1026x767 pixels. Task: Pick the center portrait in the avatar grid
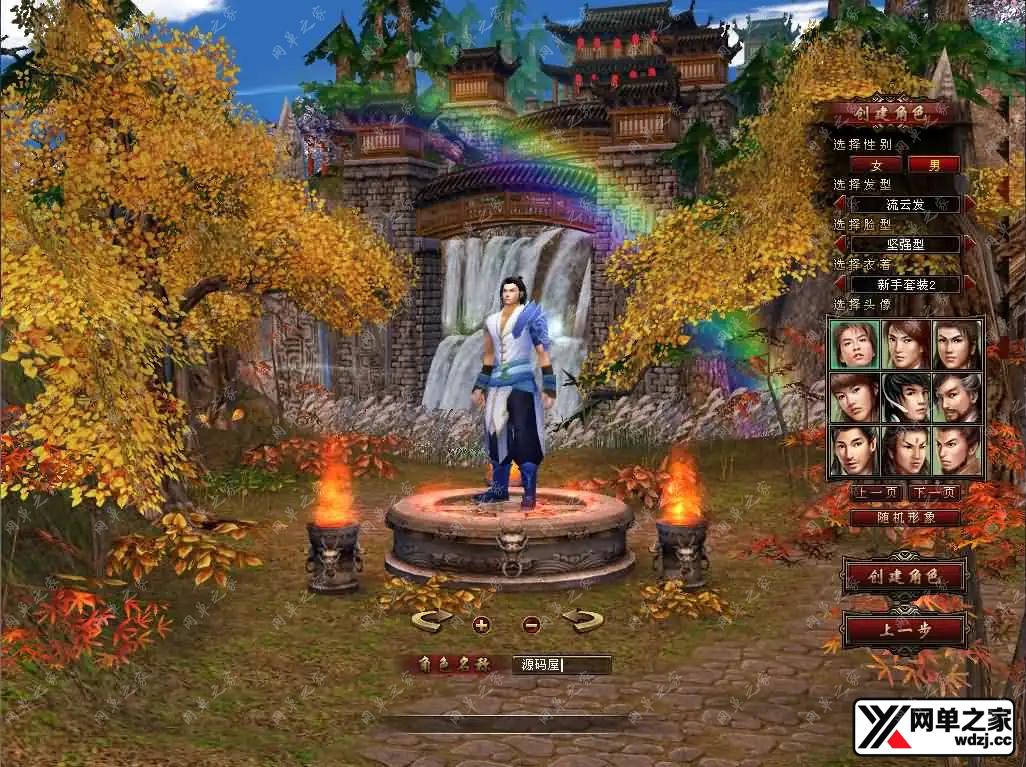click(x=906, y=397)
